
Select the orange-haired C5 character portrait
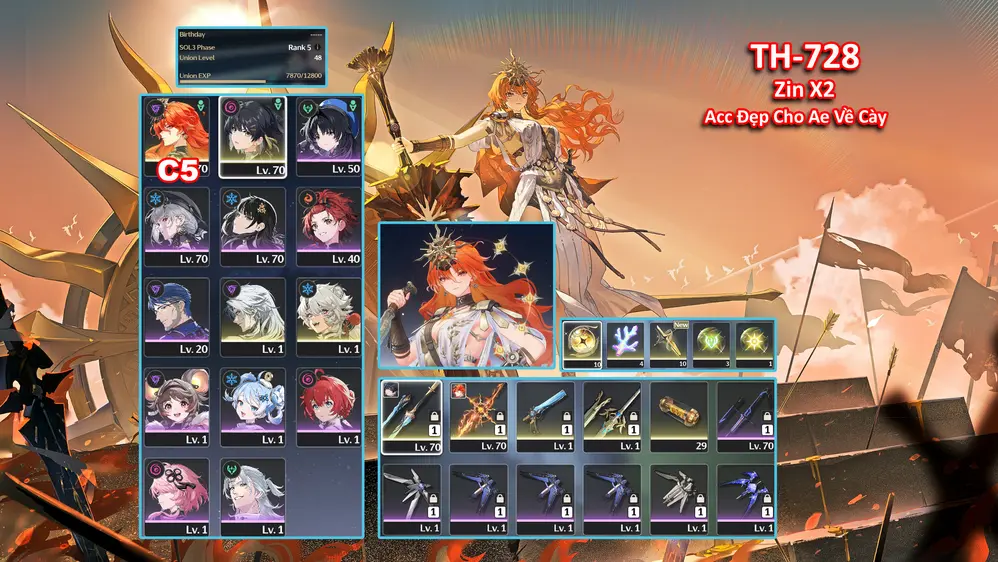click(177, 137)
